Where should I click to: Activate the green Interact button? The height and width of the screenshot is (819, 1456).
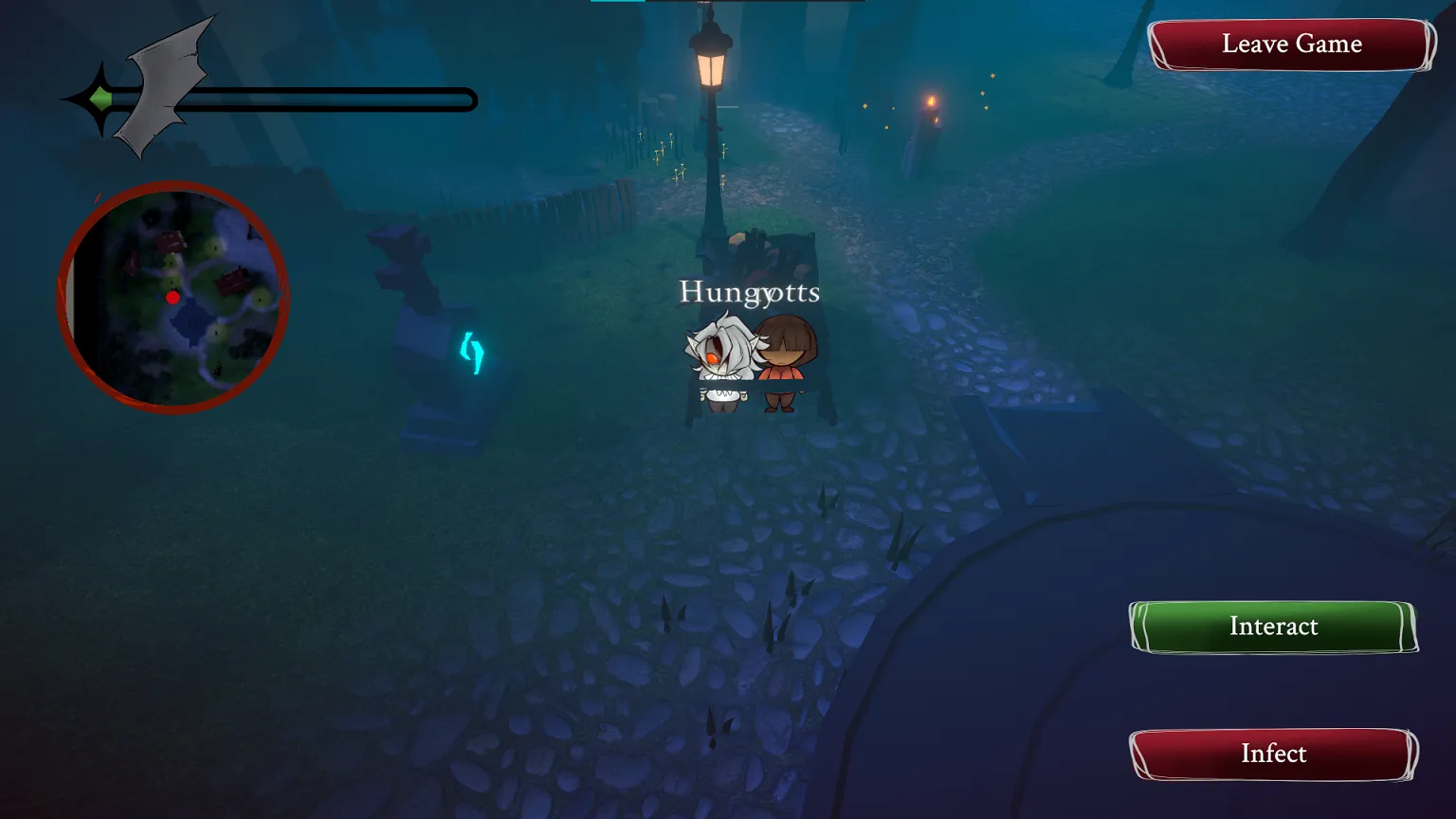coord(1273,627)
